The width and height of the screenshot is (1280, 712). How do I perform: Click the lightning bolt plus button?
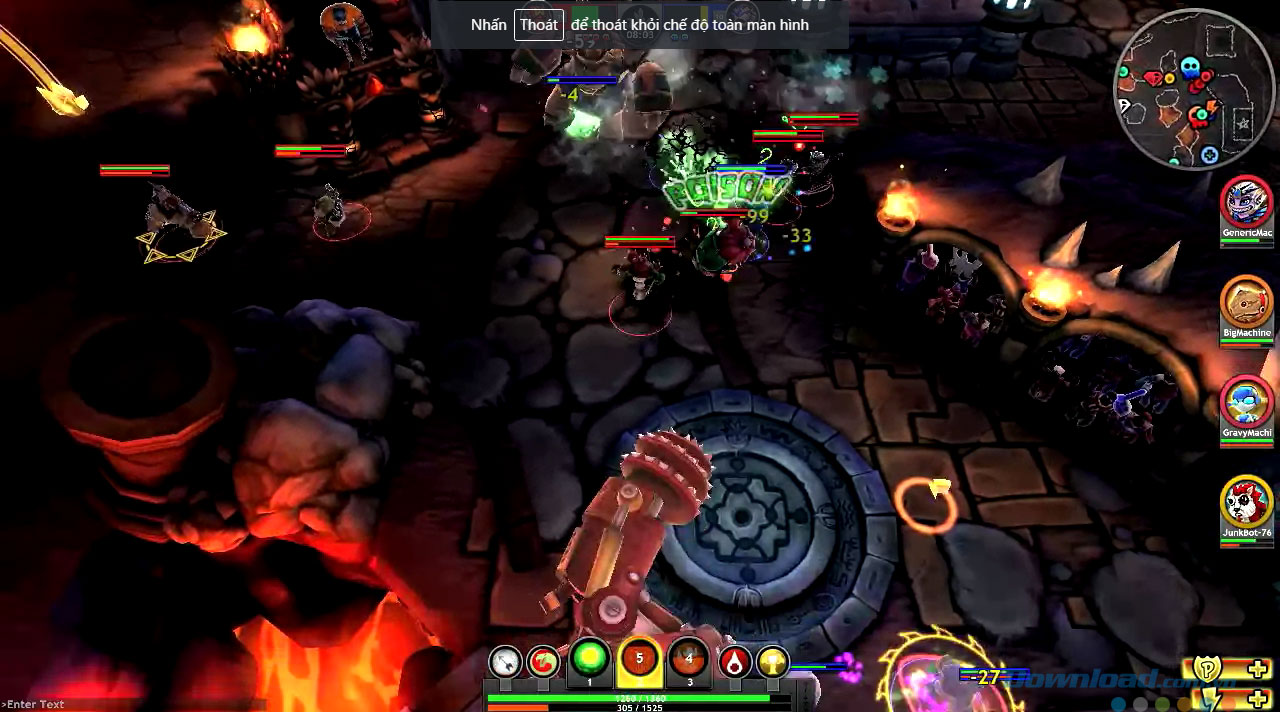pos(1229,699)
